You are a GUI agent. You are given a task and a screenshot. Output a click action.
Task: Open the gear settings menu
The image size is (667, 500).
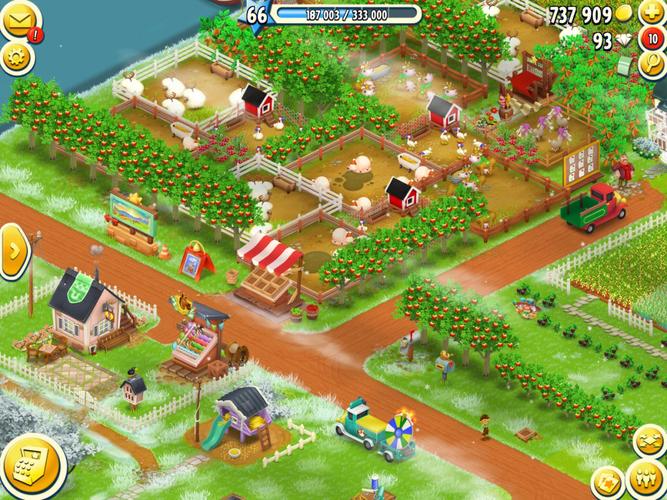coord(17,56)
